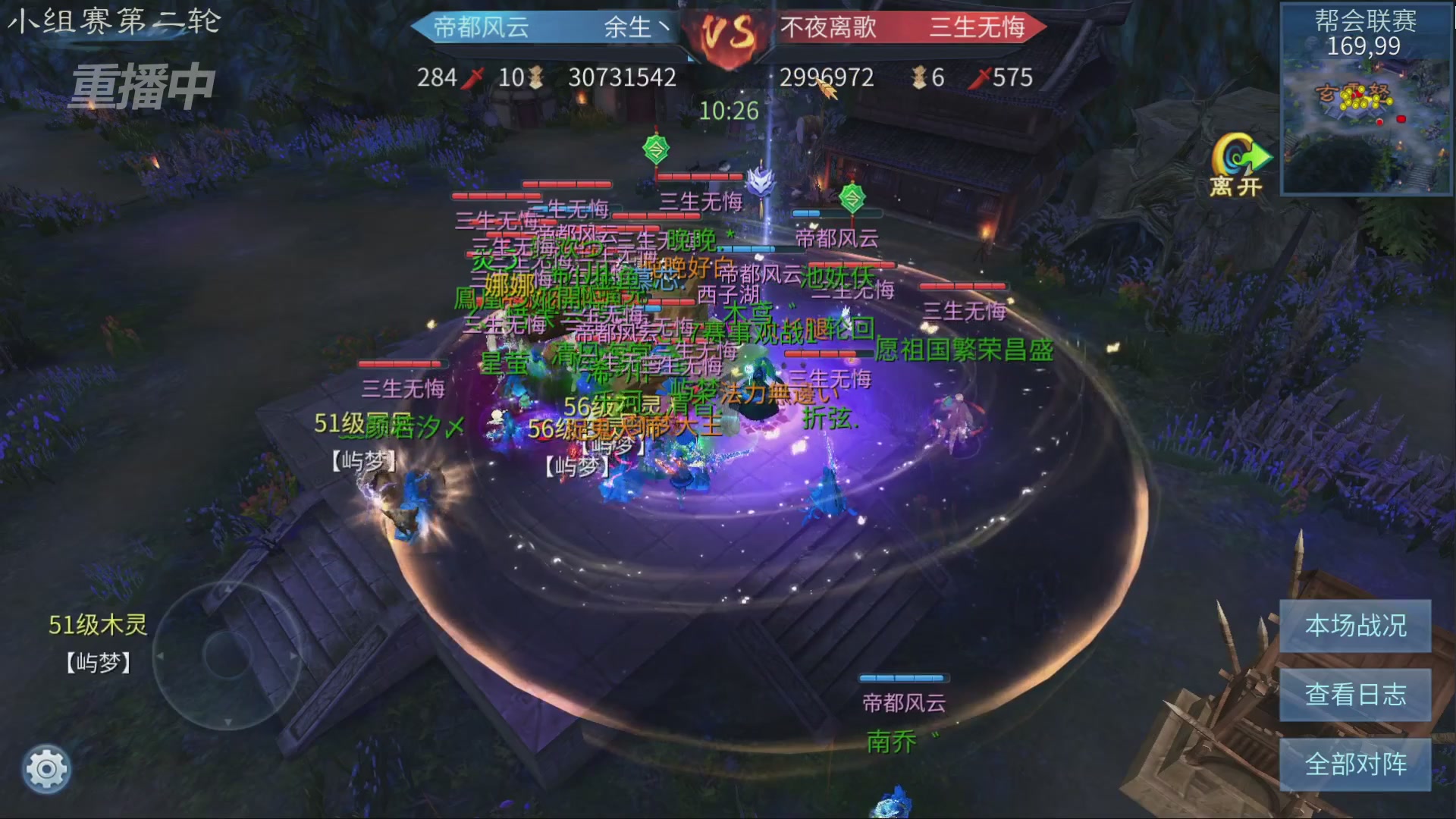View the 查看日志 battle log

click(x=1355, y=695)
